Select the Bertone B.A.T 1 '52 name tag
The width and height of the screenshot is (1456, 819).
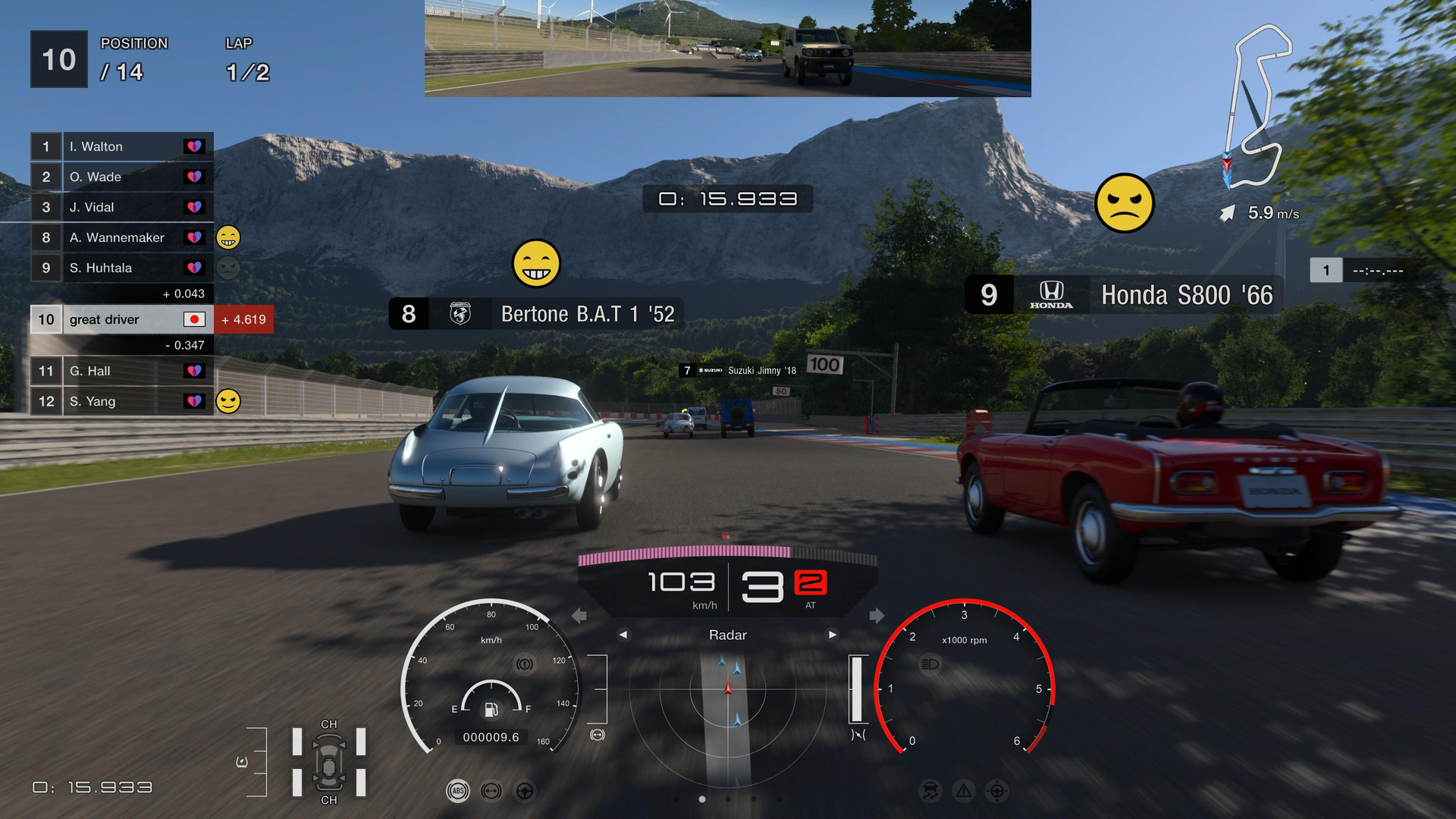pyautogui.click(x=536, y=314)
